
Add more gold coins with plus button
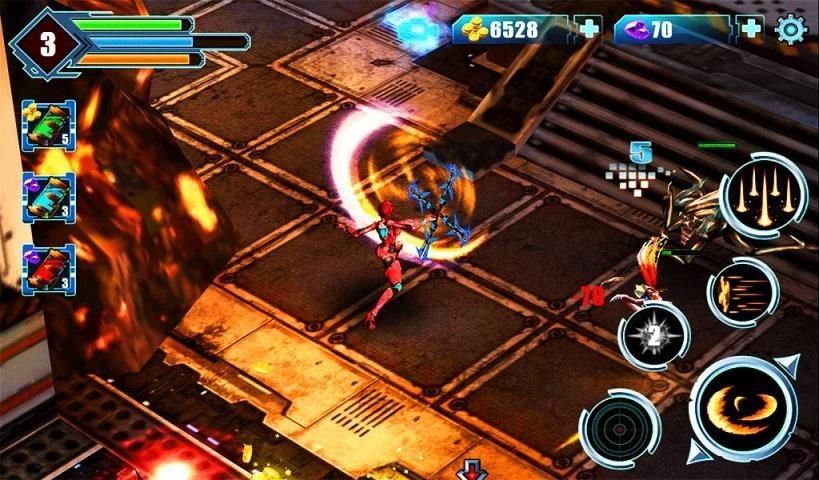[x=589, y=29]
